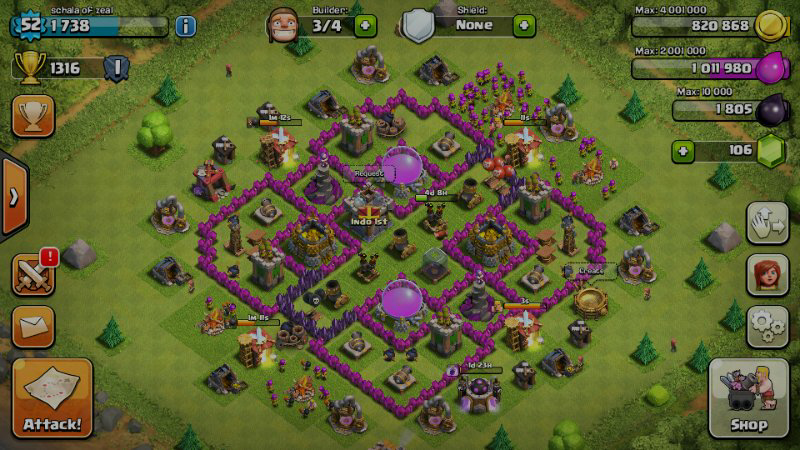The image size is (800, 450).
Task: Add a builder with the plus button
Action: point(365,25)
